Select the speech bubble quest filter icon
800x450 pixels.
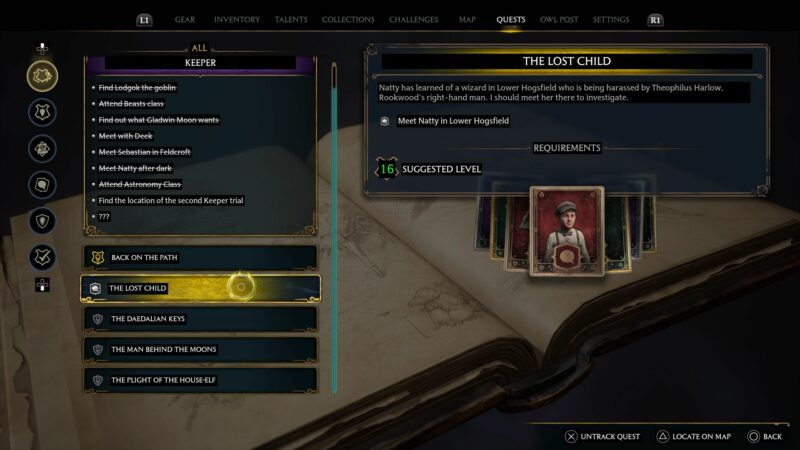[42, 184]
